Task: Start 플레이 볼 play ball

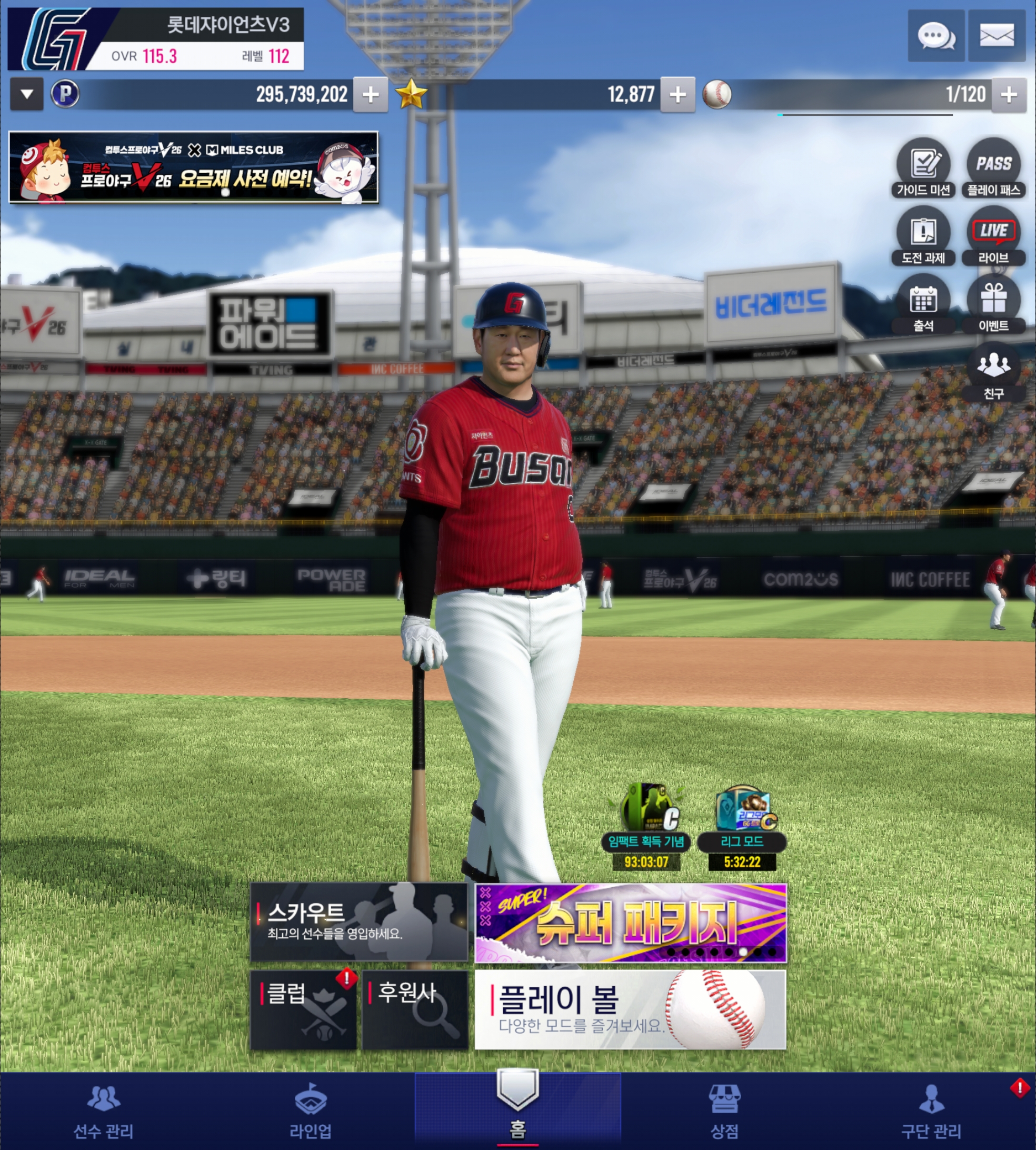Action: (631, 1009)
